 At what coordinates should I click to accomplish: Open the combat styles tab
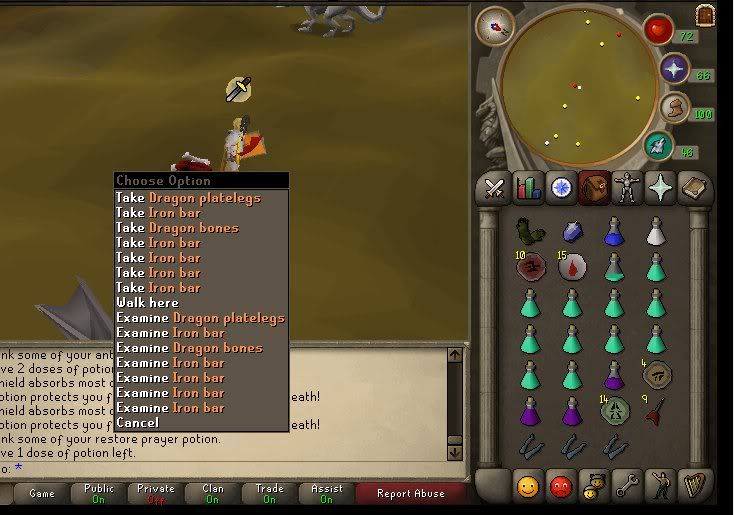[495, 187]
